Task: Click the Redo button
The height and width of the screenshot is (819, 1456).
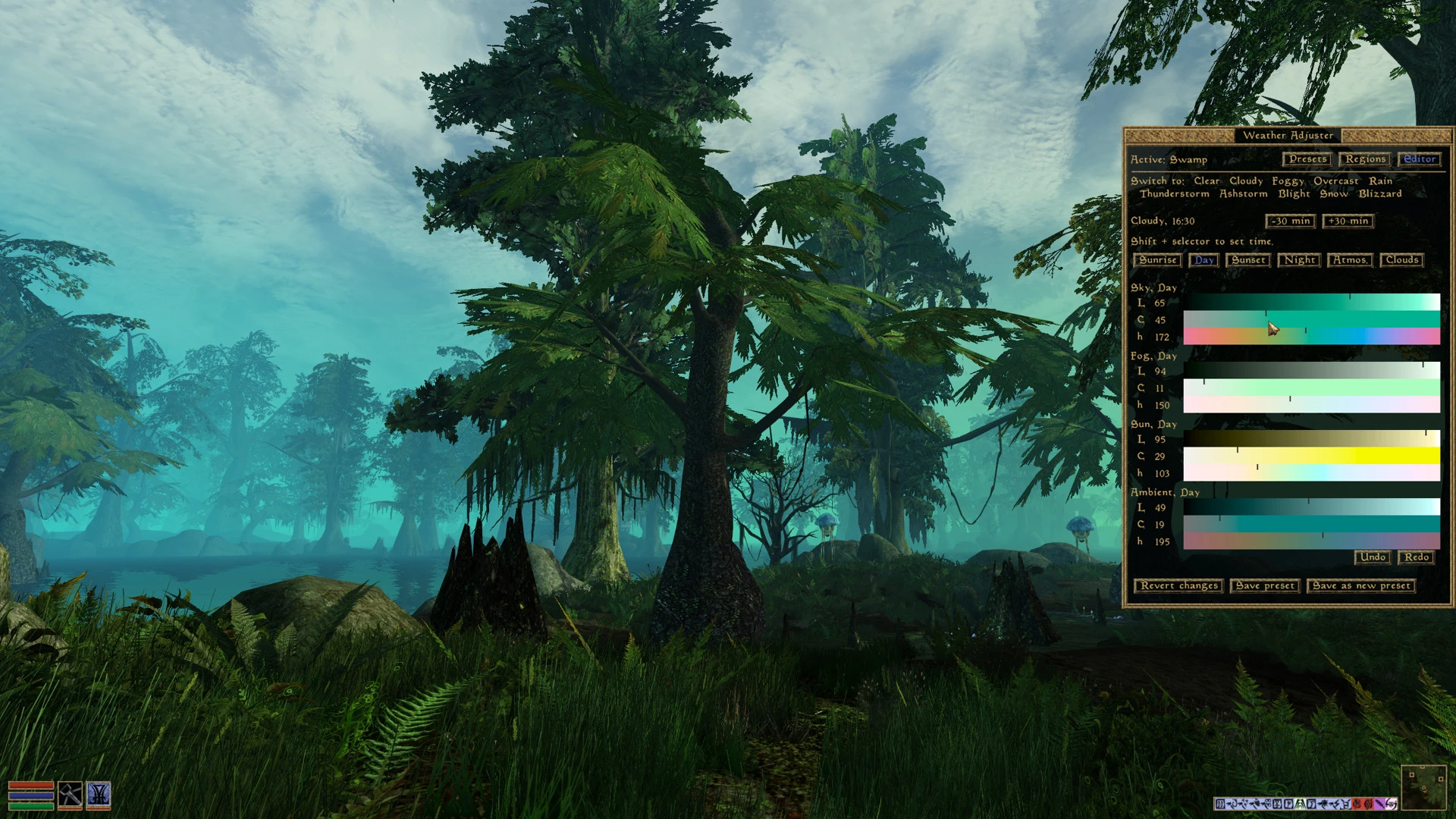Action: click(x=1416, y=557)
